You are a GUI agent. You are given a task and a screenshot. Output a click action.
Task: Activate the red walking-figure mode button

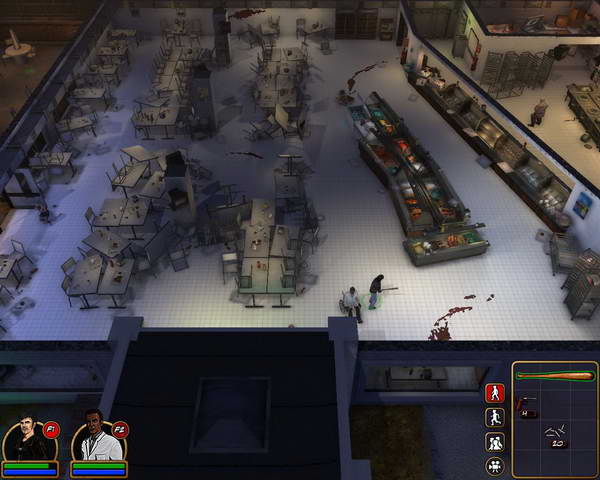(494, 393)
